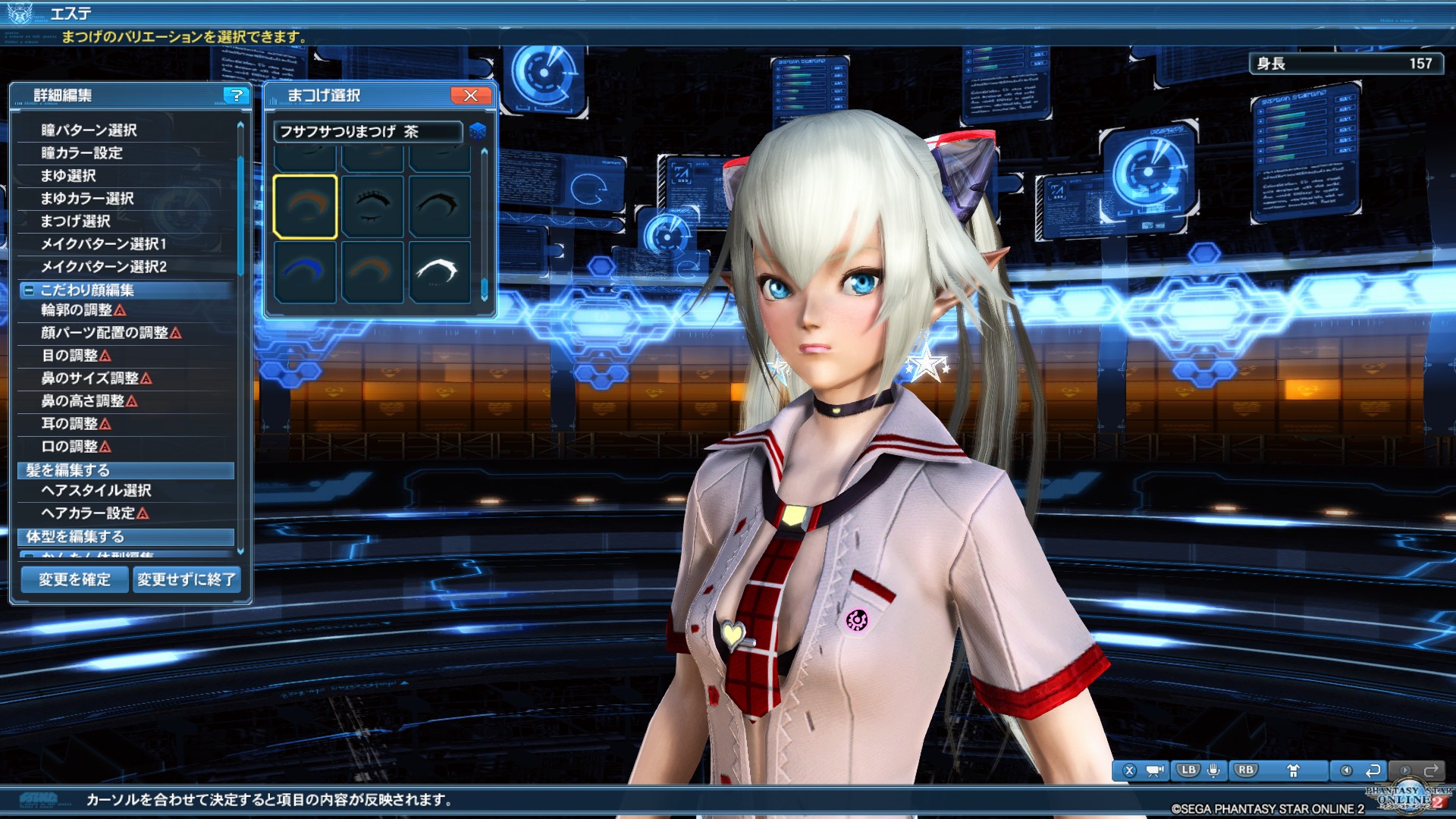This screenshot has width=1456, height=819.
Task: Choose the まゆ選択 menu entry
Action: pyautogui.click(x=68, y=176)
